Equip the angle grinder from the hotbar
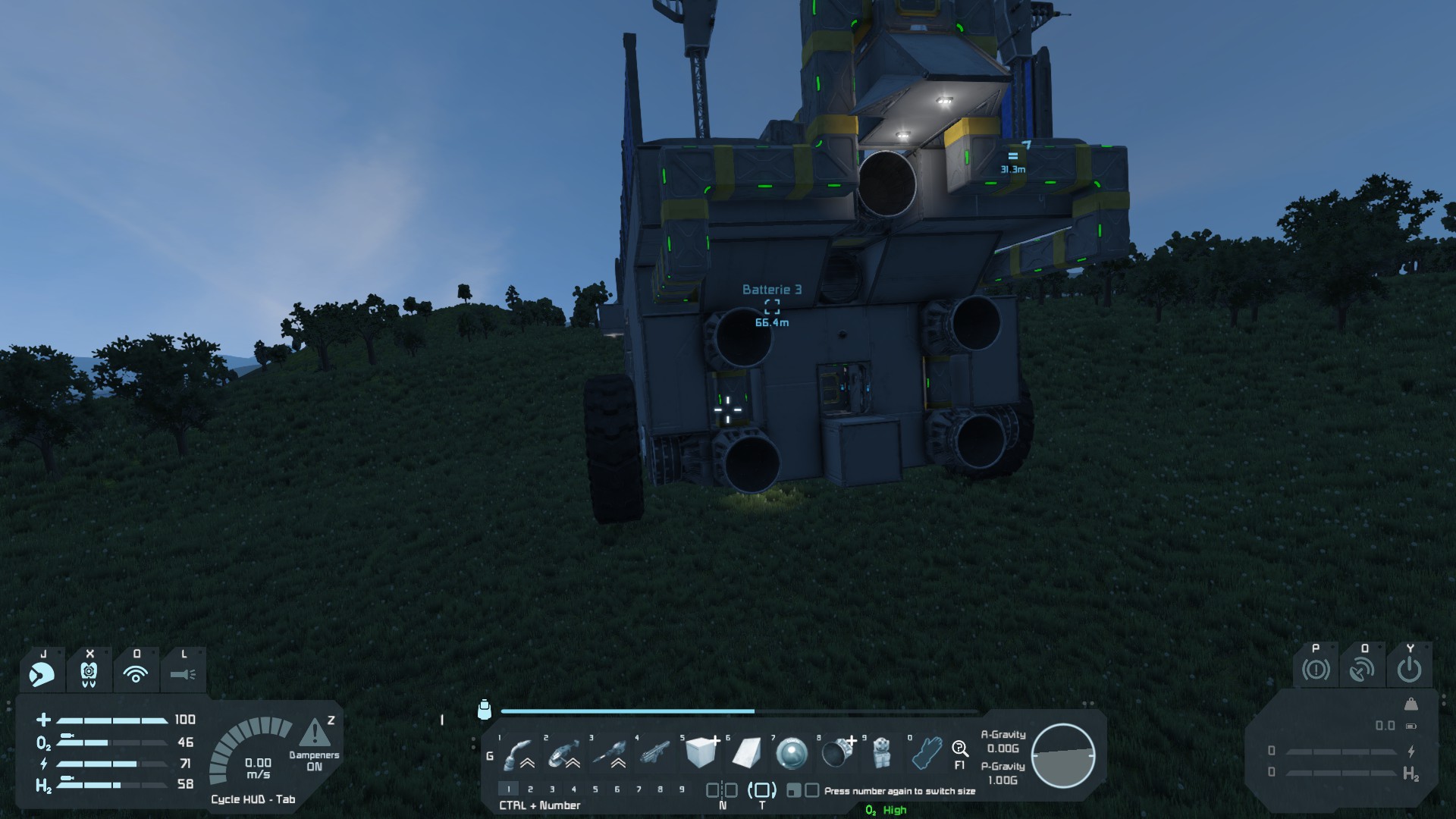The width and height of the screenshot is (1456, 819). click(x=563, y=754)
